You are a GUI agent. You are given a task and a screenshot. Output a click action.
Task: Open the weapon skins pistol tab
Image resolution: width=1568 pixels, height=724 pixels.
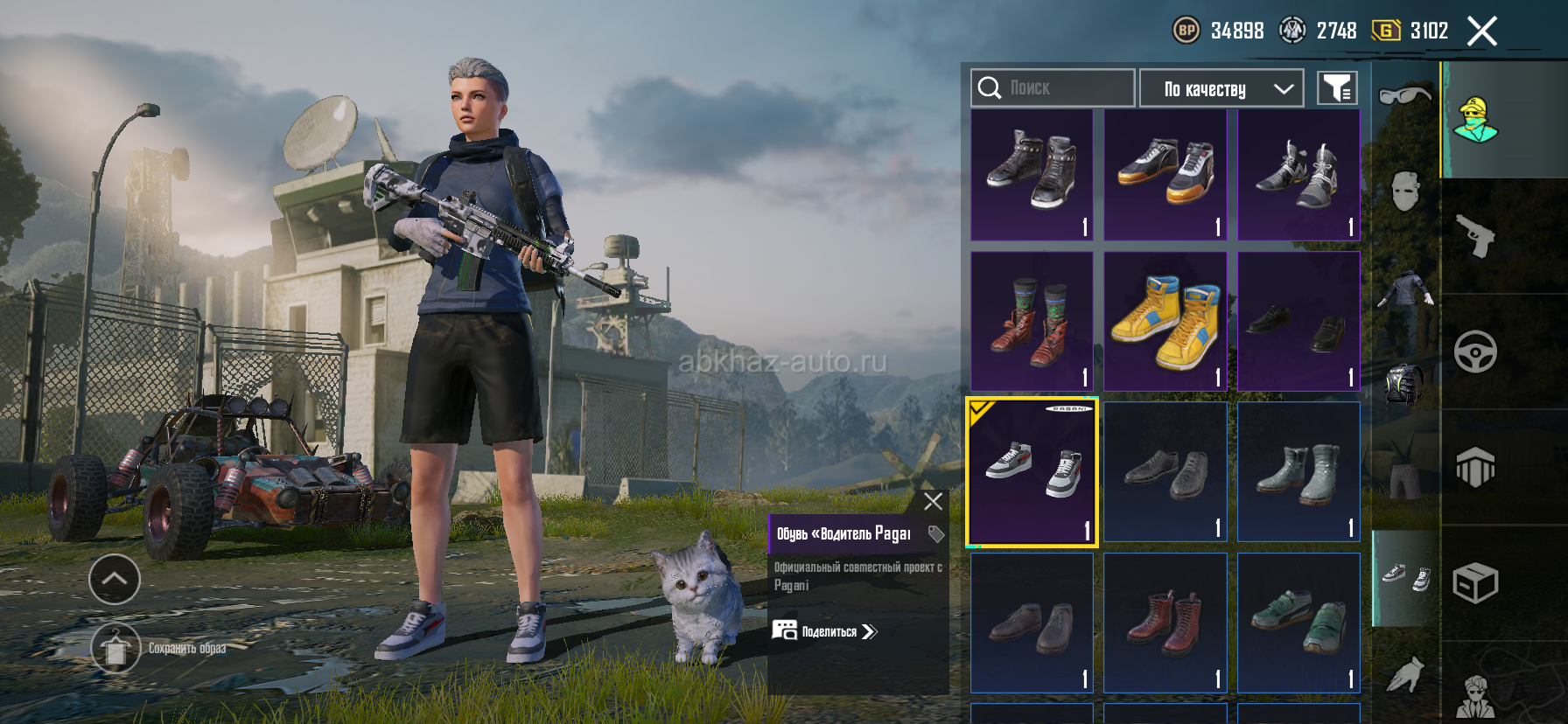[x=1475, y=235]
